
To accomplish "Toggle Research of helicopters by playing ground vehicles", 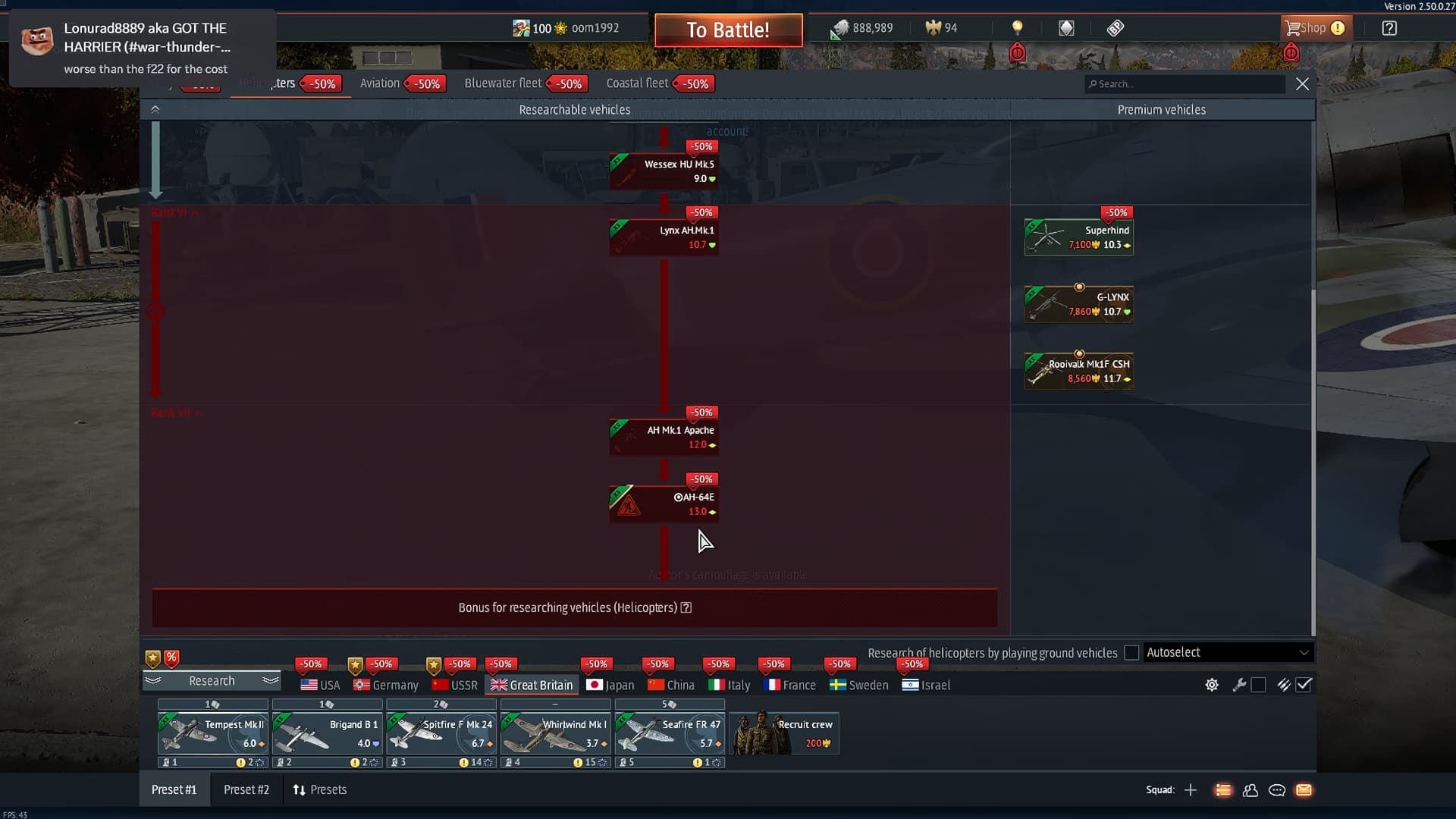I will 1131,652.
